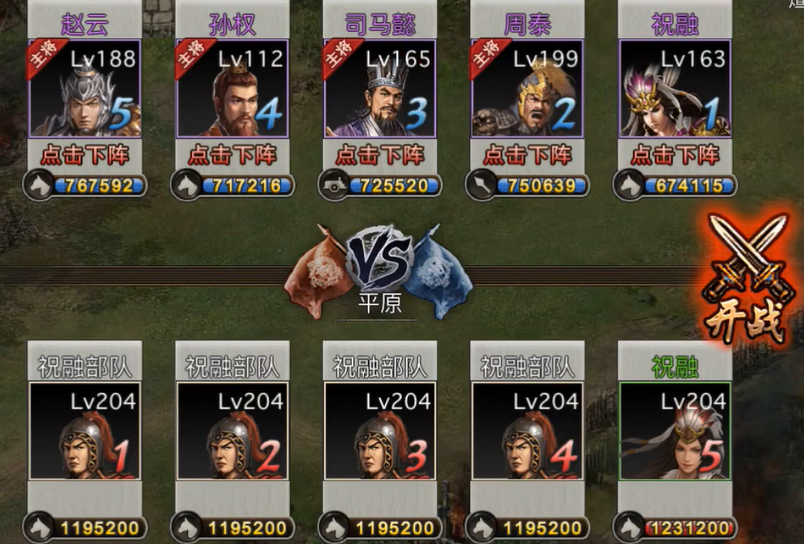Select 赵云's Lv188 portrait card
Viewport: 804px width, 544px height.
coord(84,88)
